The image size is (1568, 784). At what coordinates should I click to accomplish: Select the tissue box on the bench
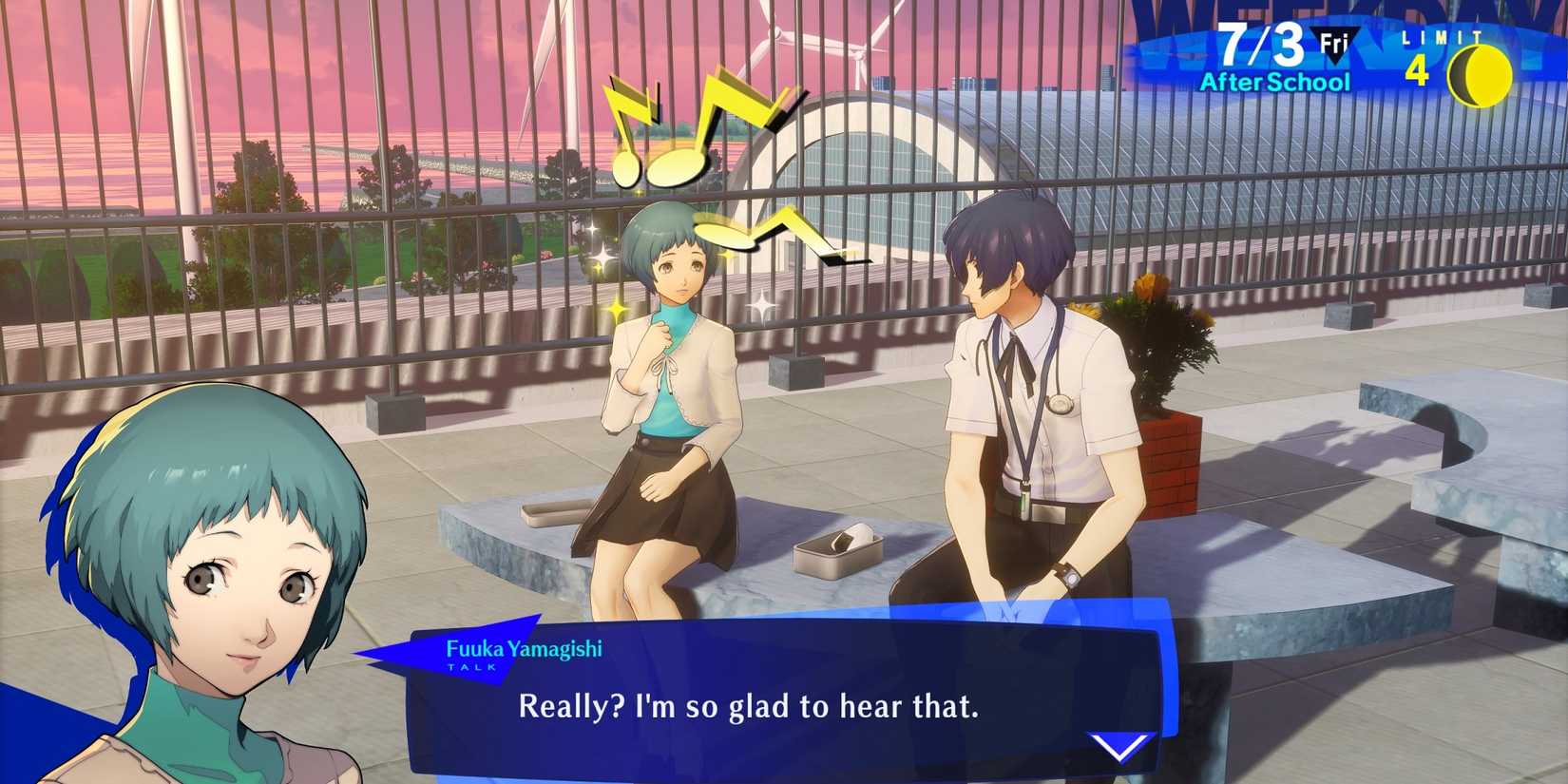click(x=836, y=551)
